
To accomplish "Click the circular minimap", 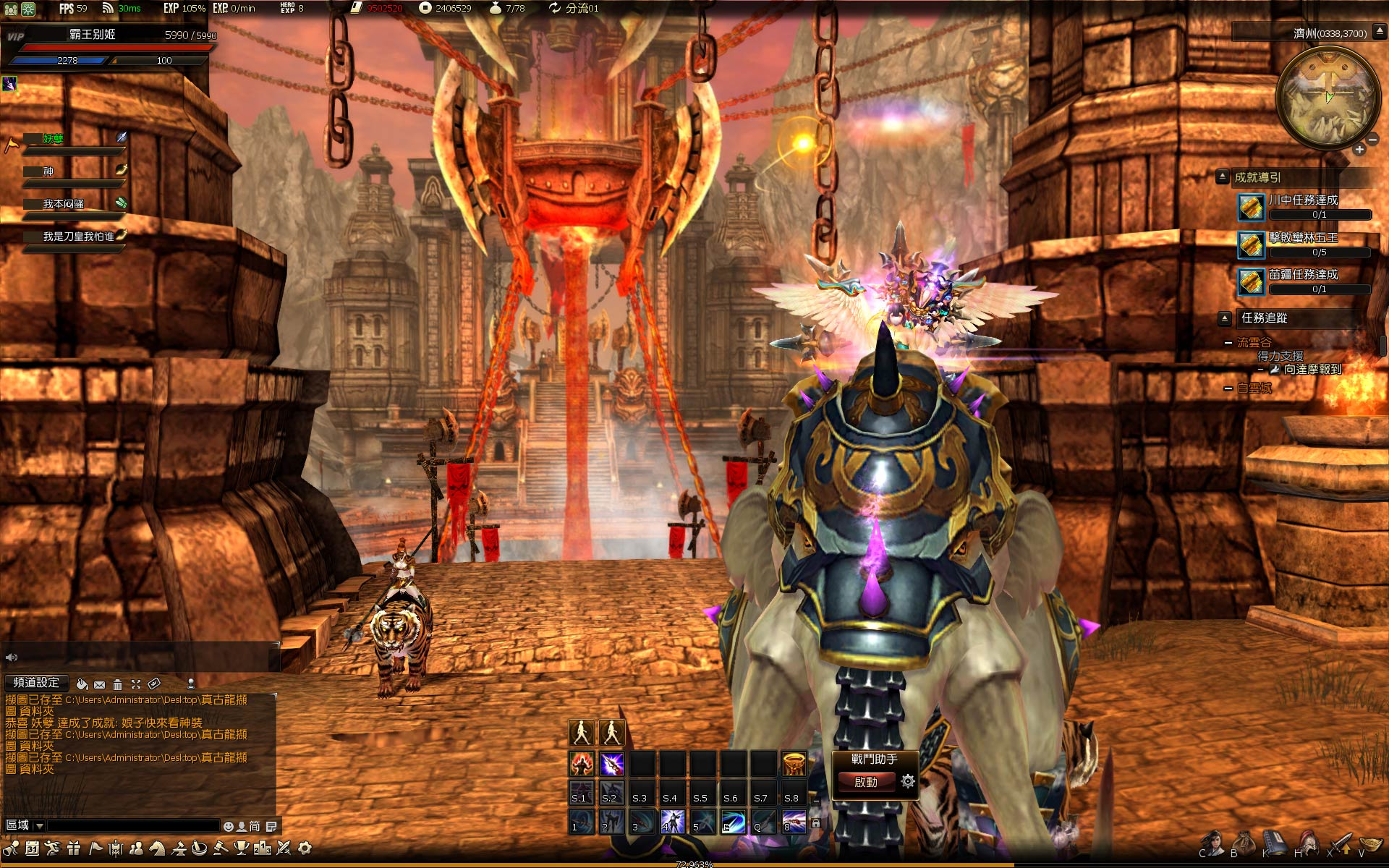I will pyautogui.click(x=1328, y=98).
